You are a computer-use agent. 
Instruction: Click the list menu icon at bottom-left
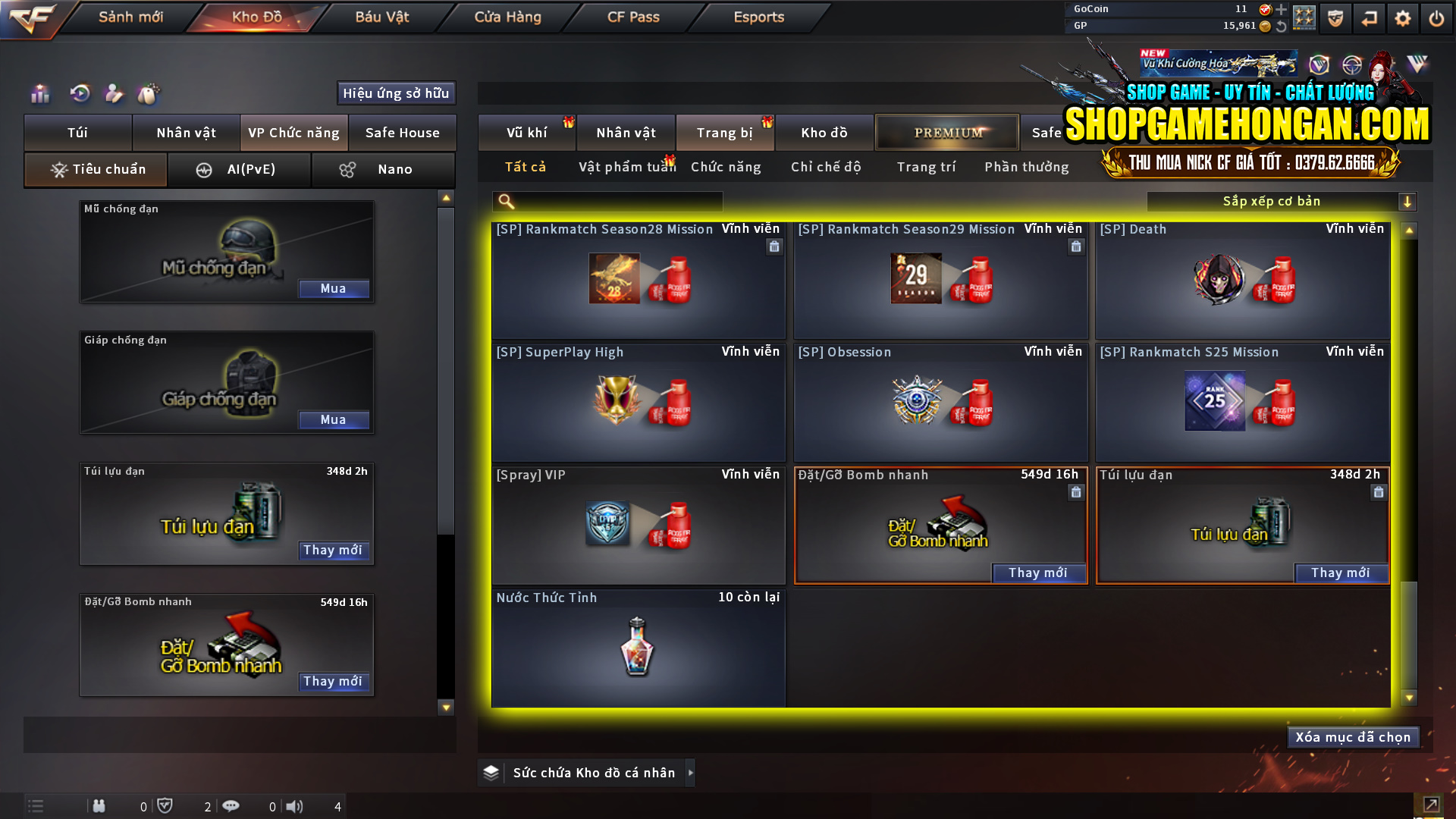(34, 806)
